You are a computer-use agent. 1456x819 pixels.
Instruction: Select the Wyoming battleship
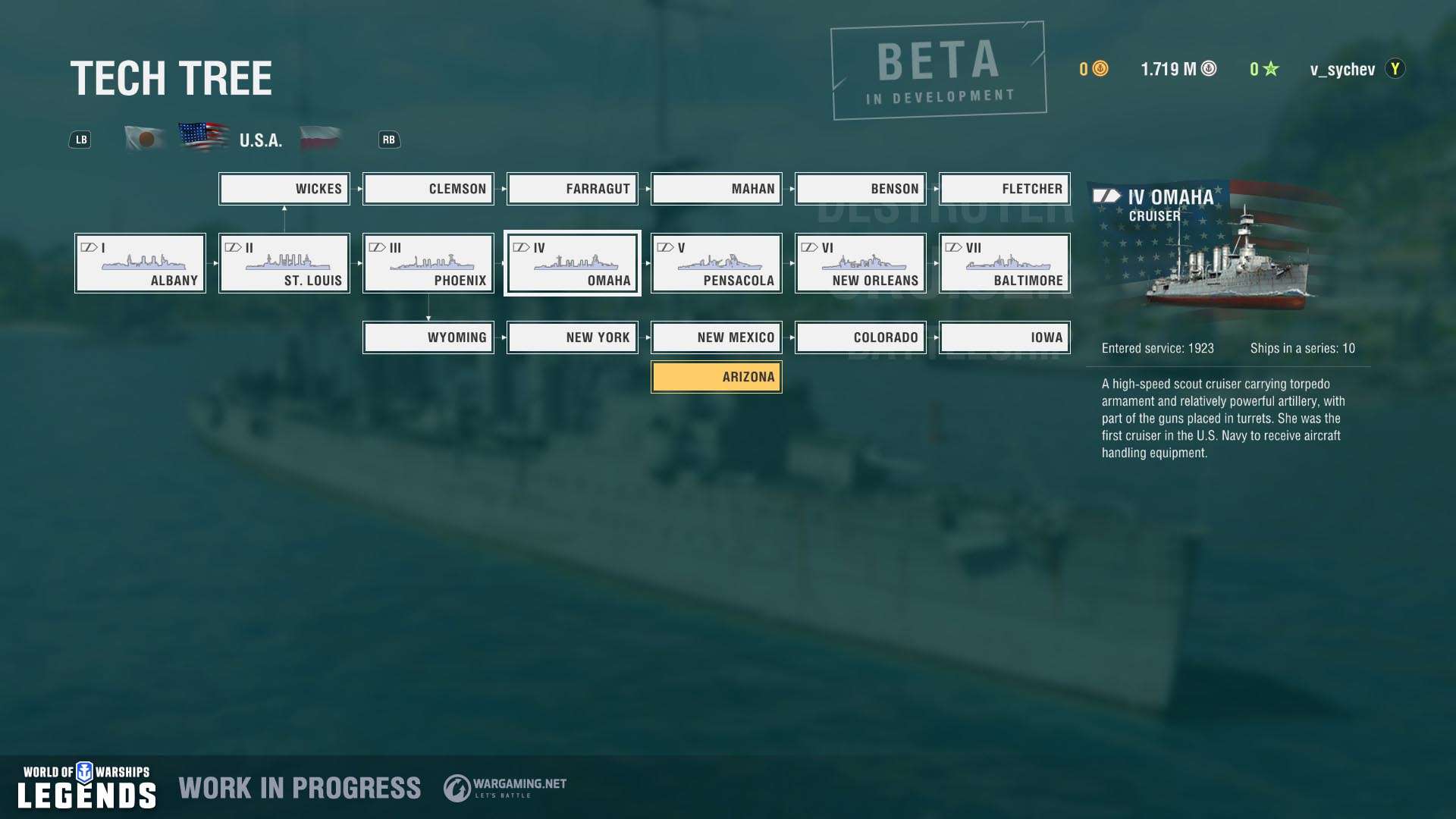coord(428,337)
